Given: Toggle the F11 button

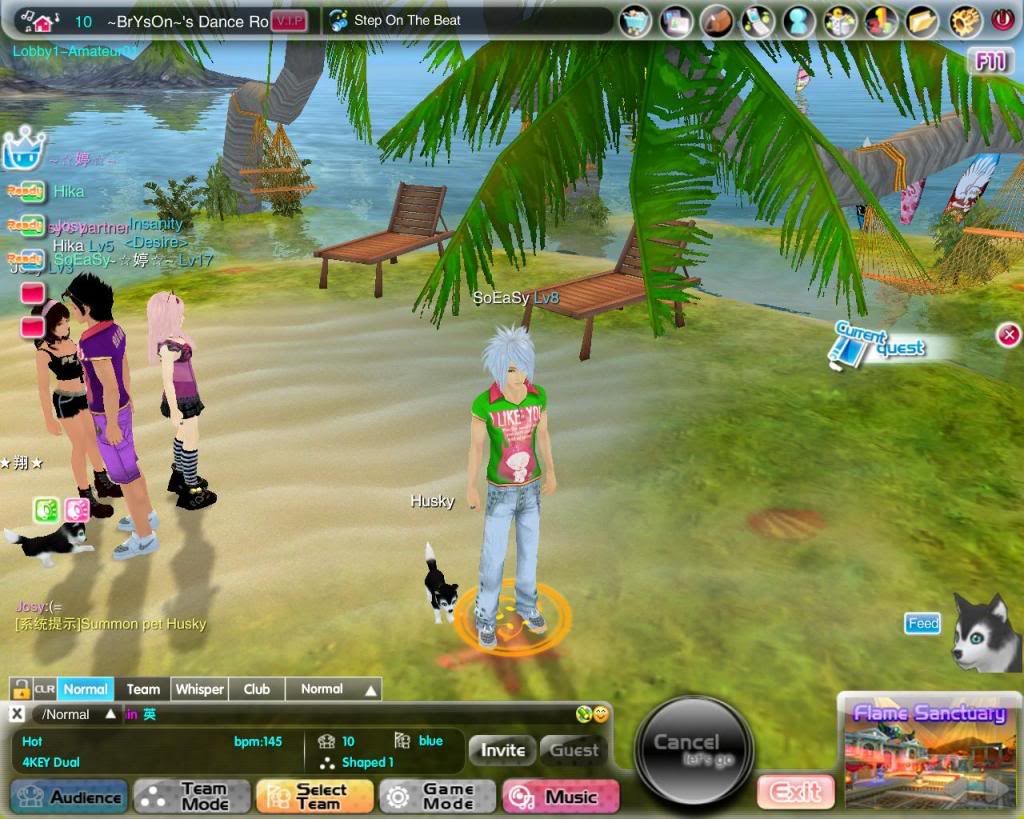Looking at the screenshot, I should click(x=990, y=62).
